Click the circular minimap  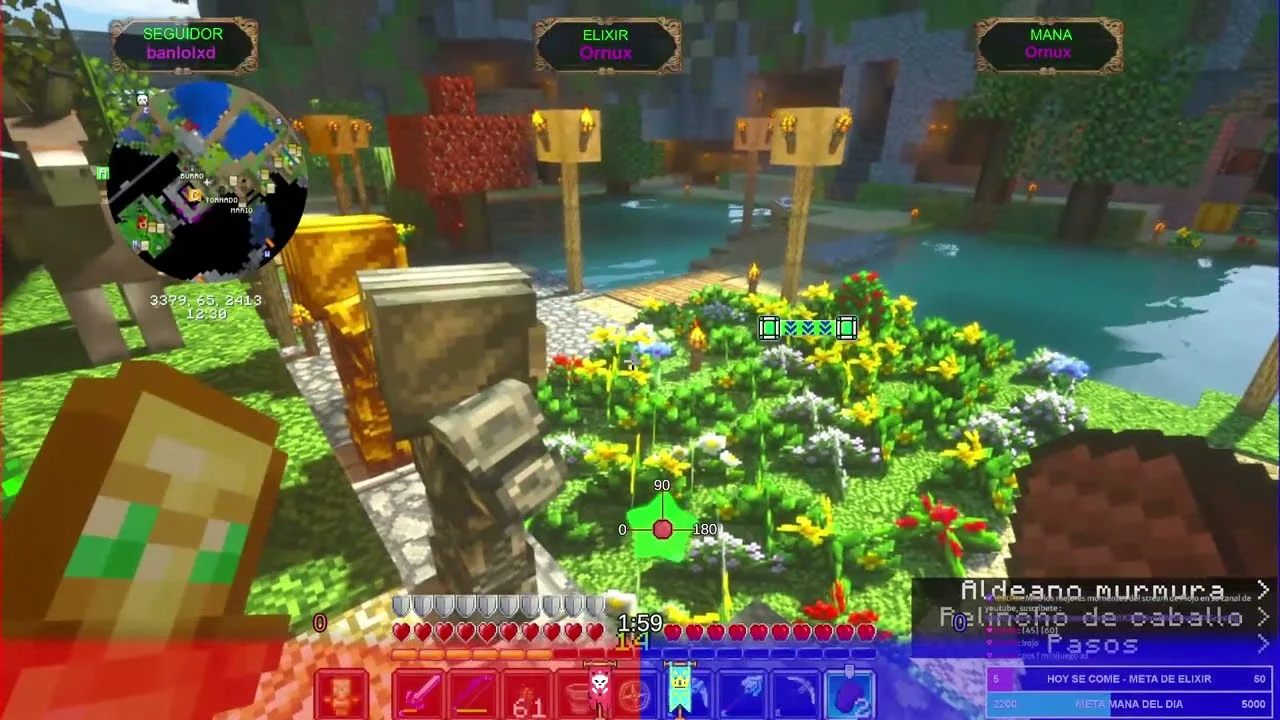click(x=205, y=182)
